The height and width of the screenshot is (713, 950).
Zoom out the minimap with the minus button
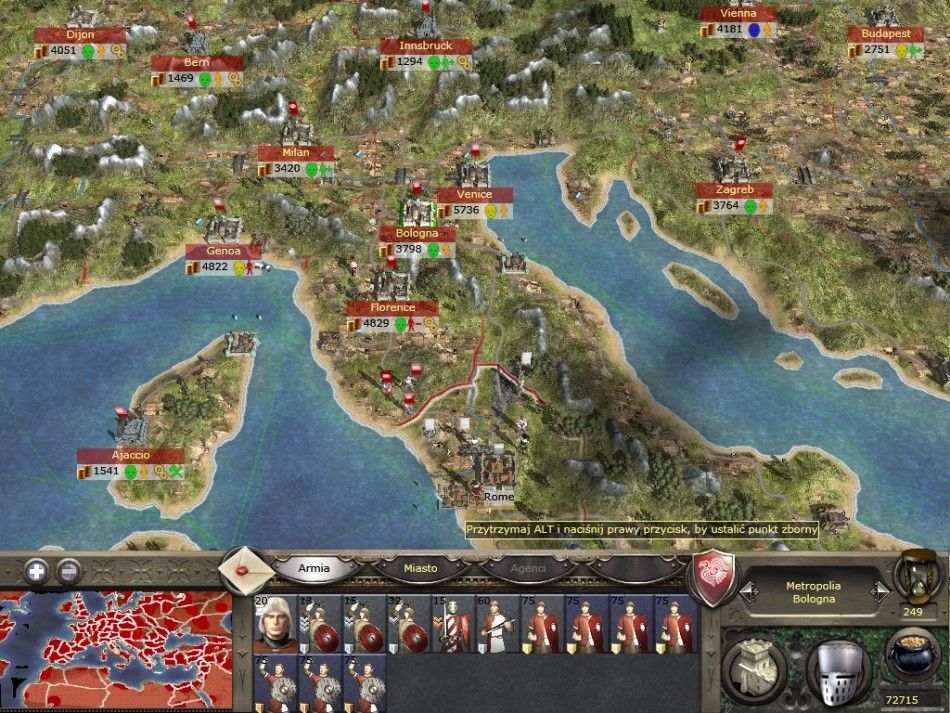68,572
